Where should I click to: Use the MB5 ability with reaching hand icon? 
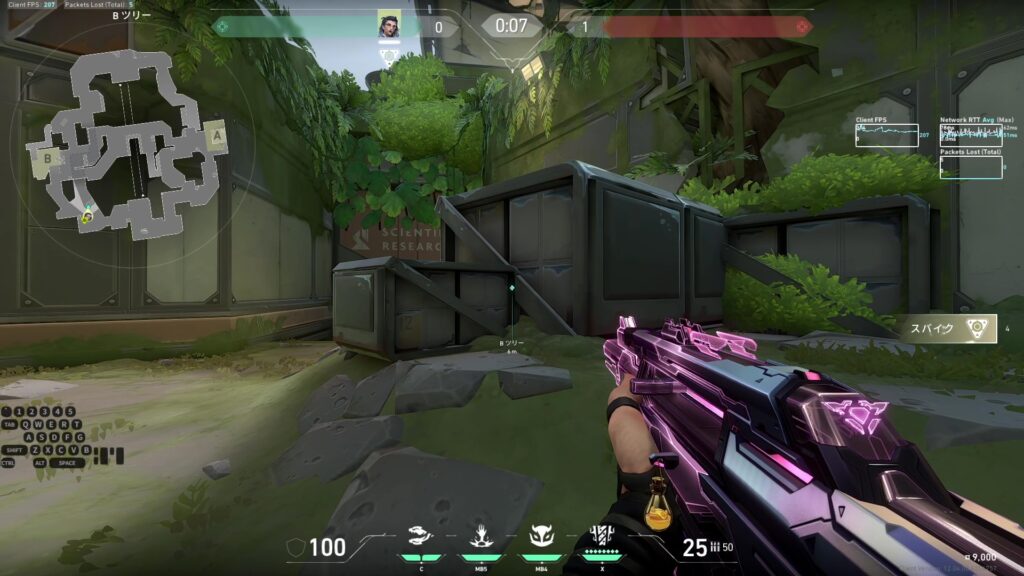pos(480,538)
